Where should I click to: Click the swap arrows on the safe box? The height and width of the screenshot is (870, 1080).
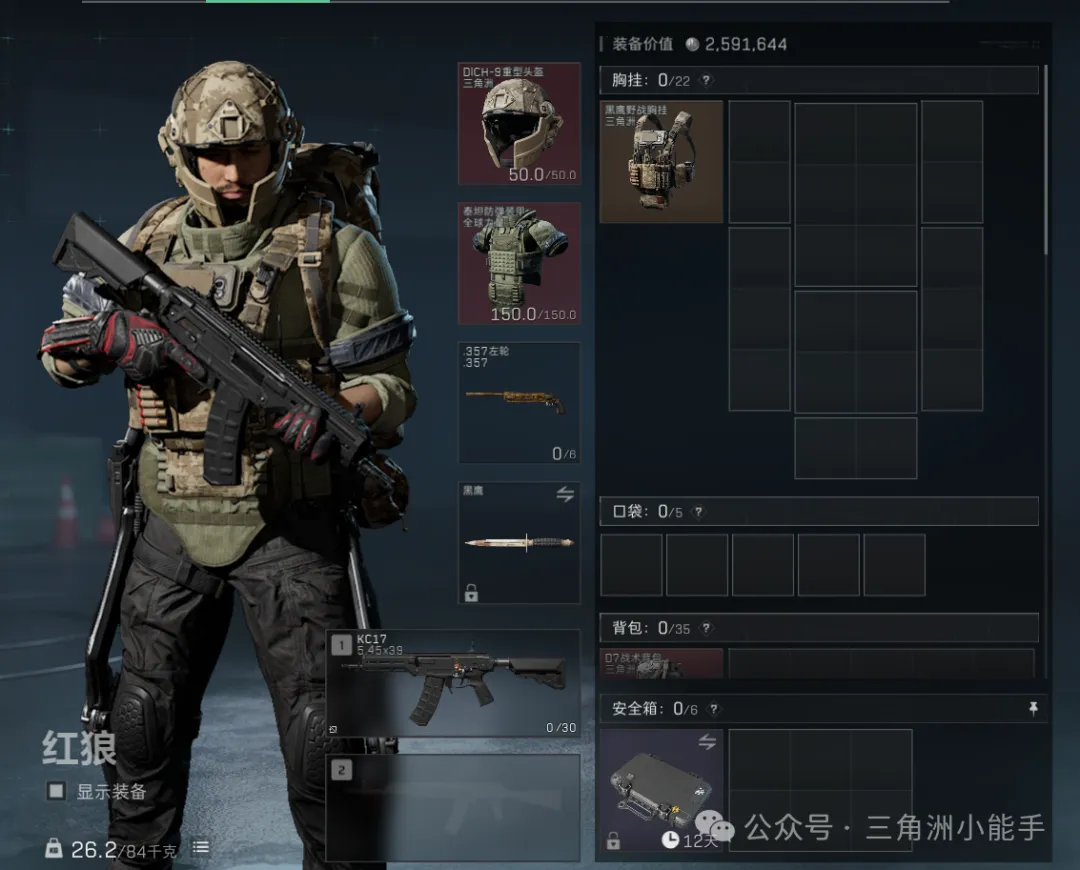click(x=707, y=742)
